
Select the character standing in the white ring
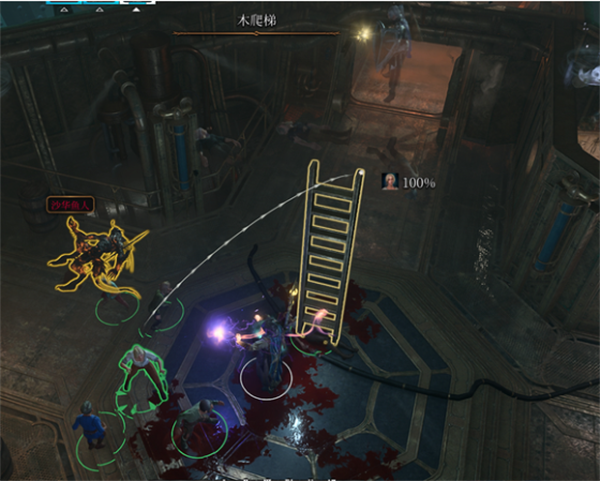(268, 355)
